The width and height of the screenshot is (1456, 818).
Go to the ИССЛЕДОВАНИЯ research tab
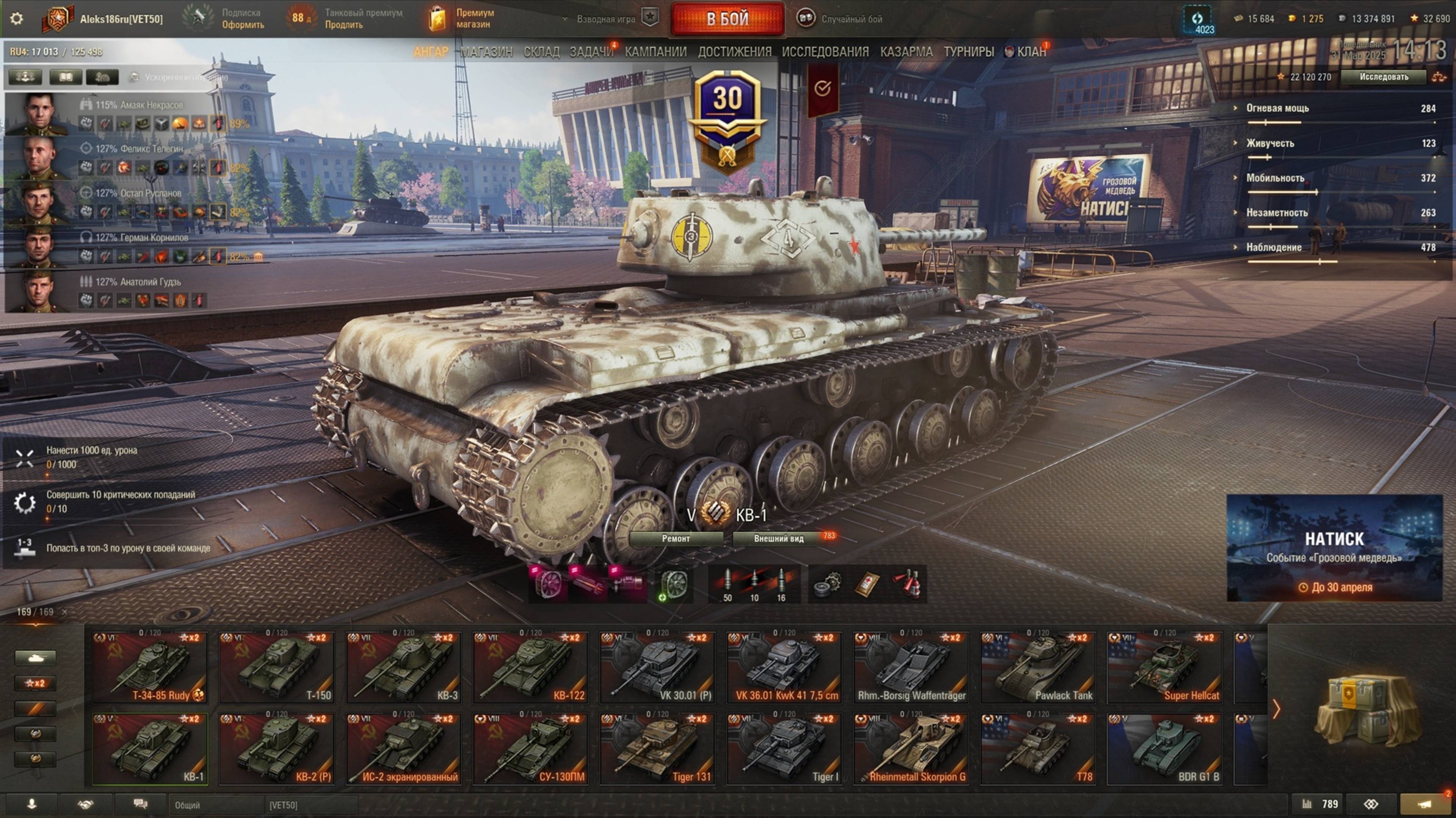point(825,52)
